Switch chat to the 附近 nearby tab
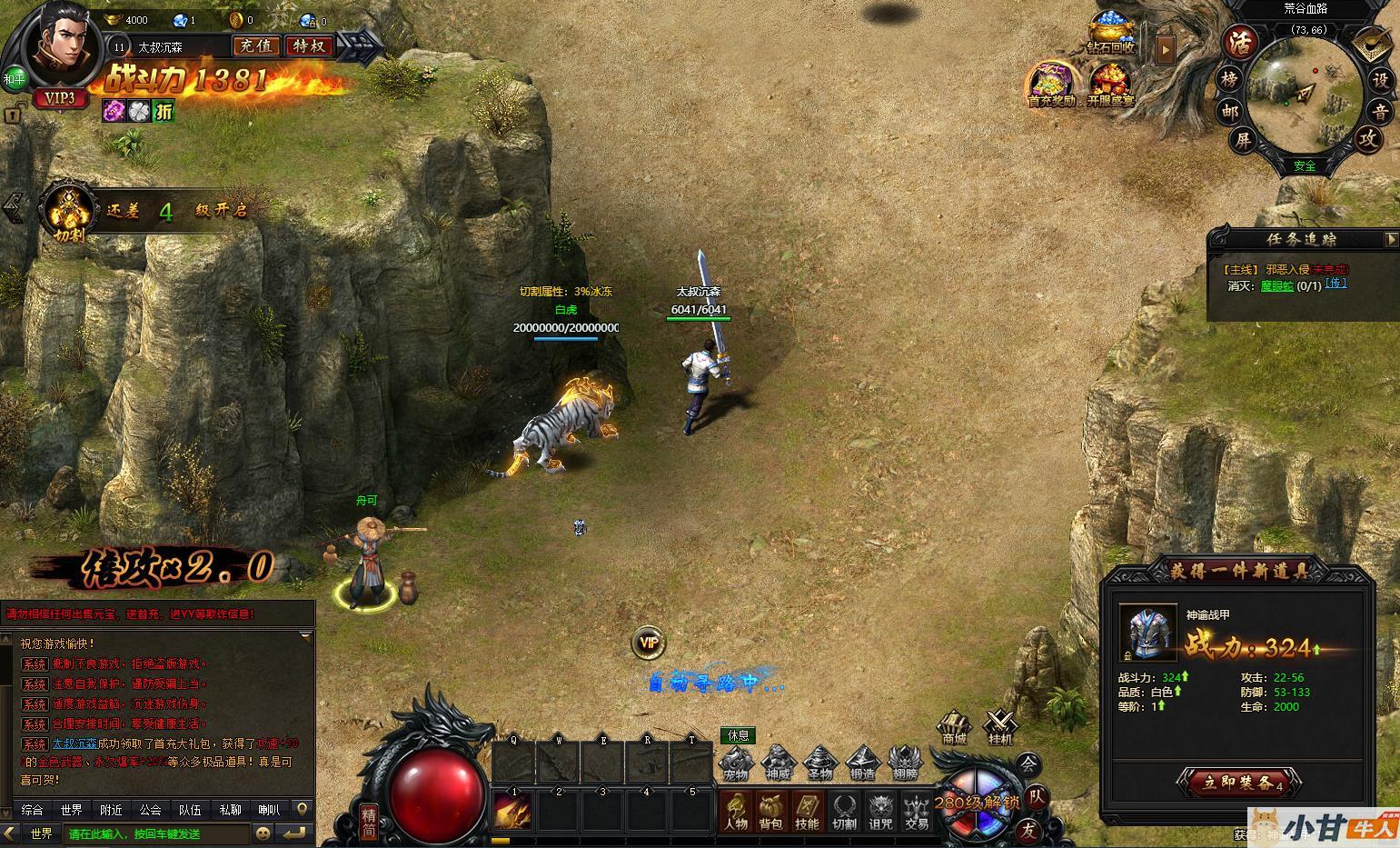 pos(112,809)
